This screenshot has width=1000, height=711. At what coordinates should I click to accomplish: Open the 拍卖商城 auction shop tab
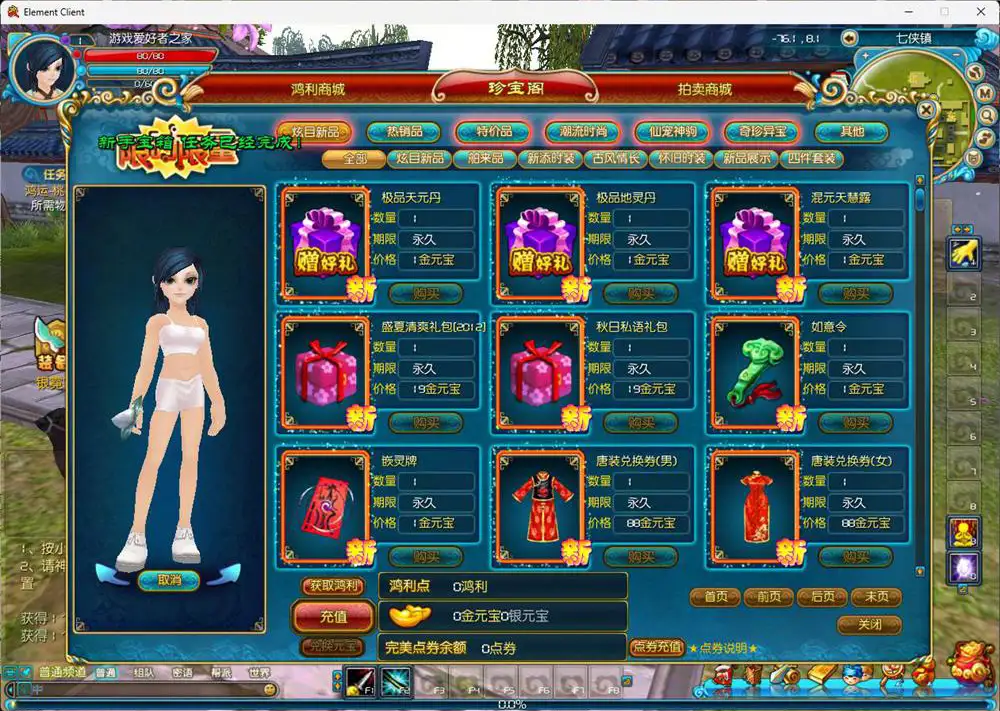click(704, 89)
